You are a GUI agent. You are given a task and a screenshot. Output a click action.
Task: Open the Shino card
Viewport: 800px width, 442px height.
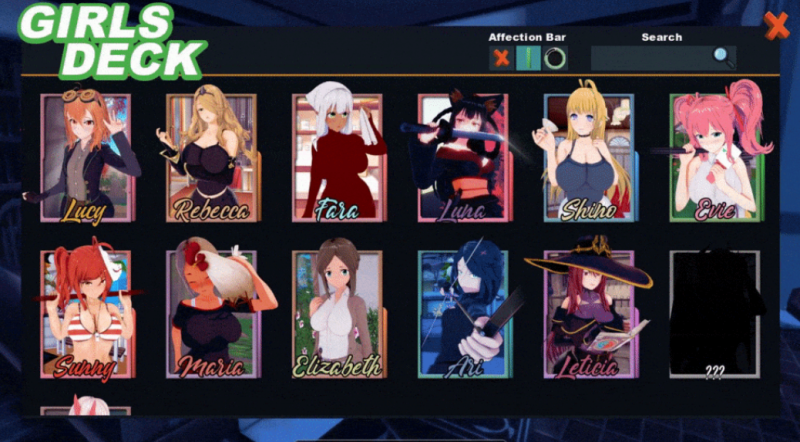click(589, 157)
